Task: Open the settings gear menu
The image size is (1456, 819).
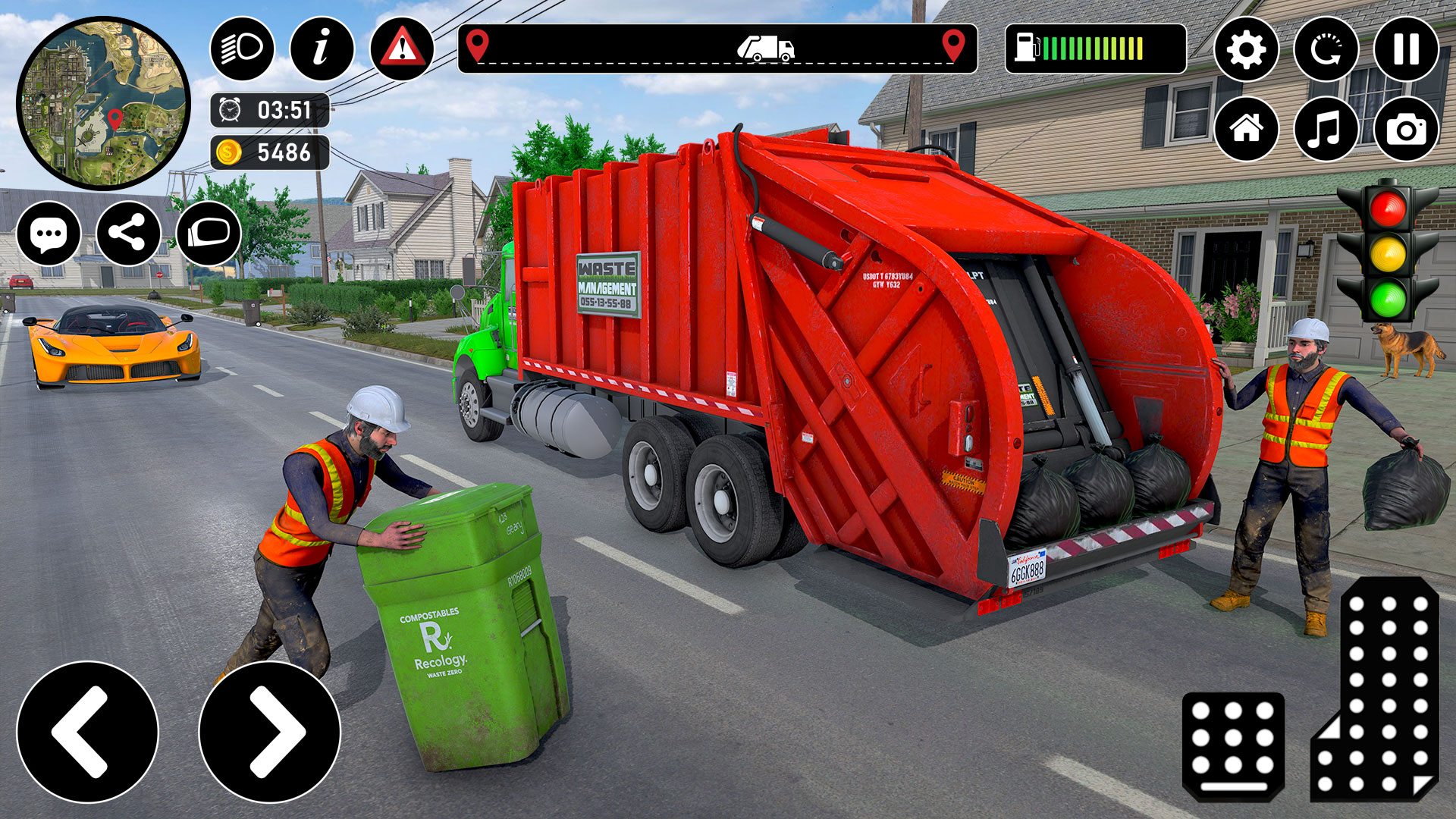Action: pos(1247,49)
